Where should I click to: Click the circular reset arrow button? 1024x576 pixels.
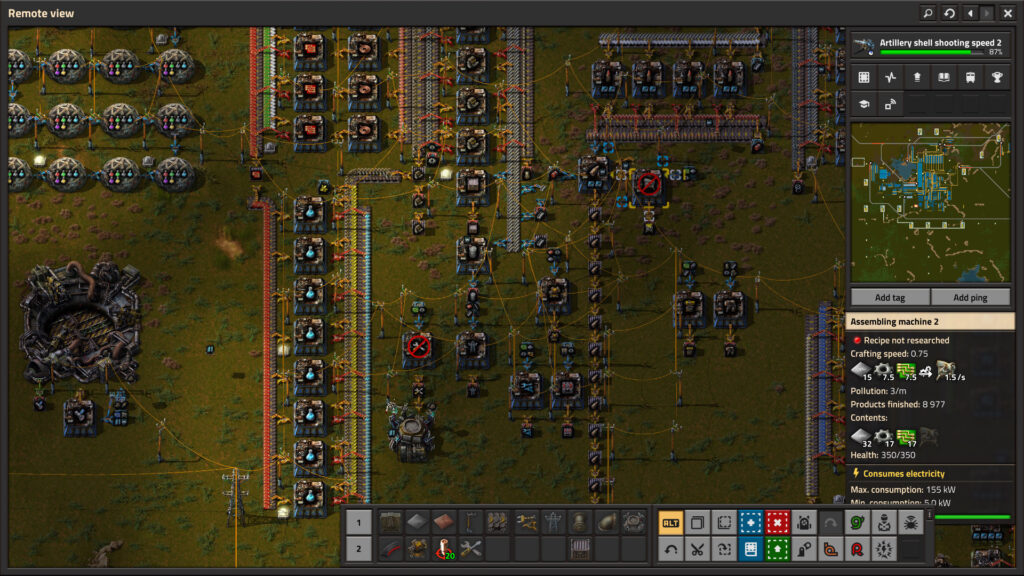(x=948, y=13)
